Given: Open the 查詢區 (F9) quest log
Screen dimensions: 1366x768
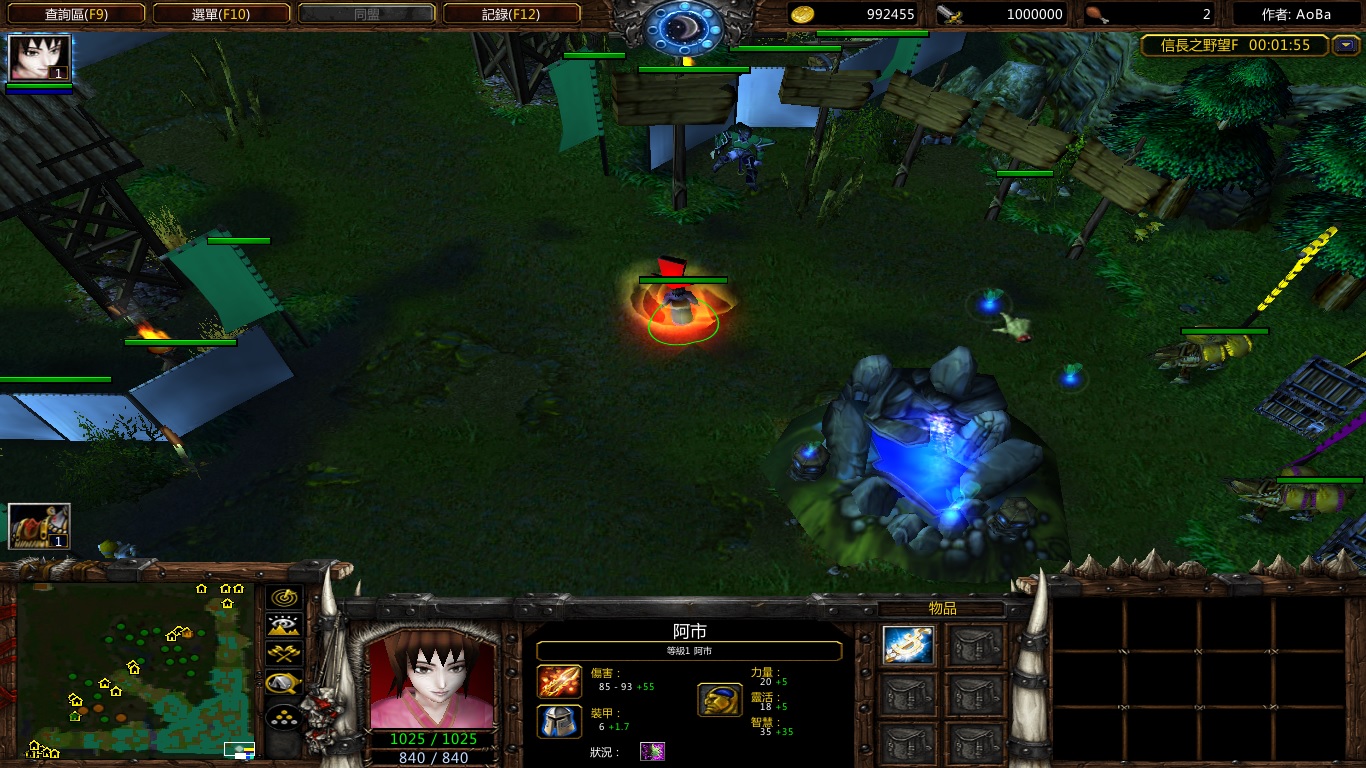Looking at the screenshot, I should [76, 14].
